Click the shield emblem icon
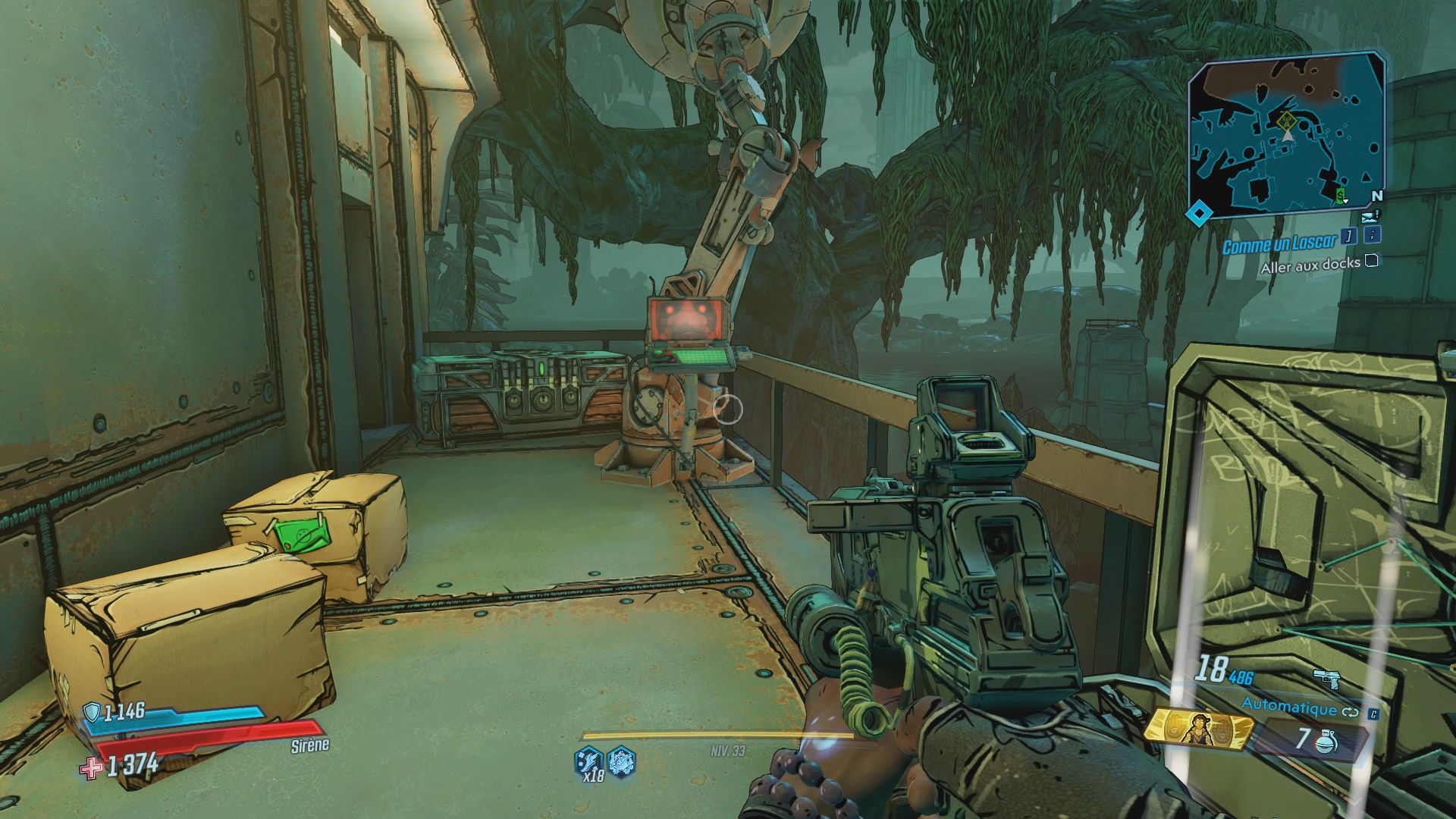 [x=93, y=711]
